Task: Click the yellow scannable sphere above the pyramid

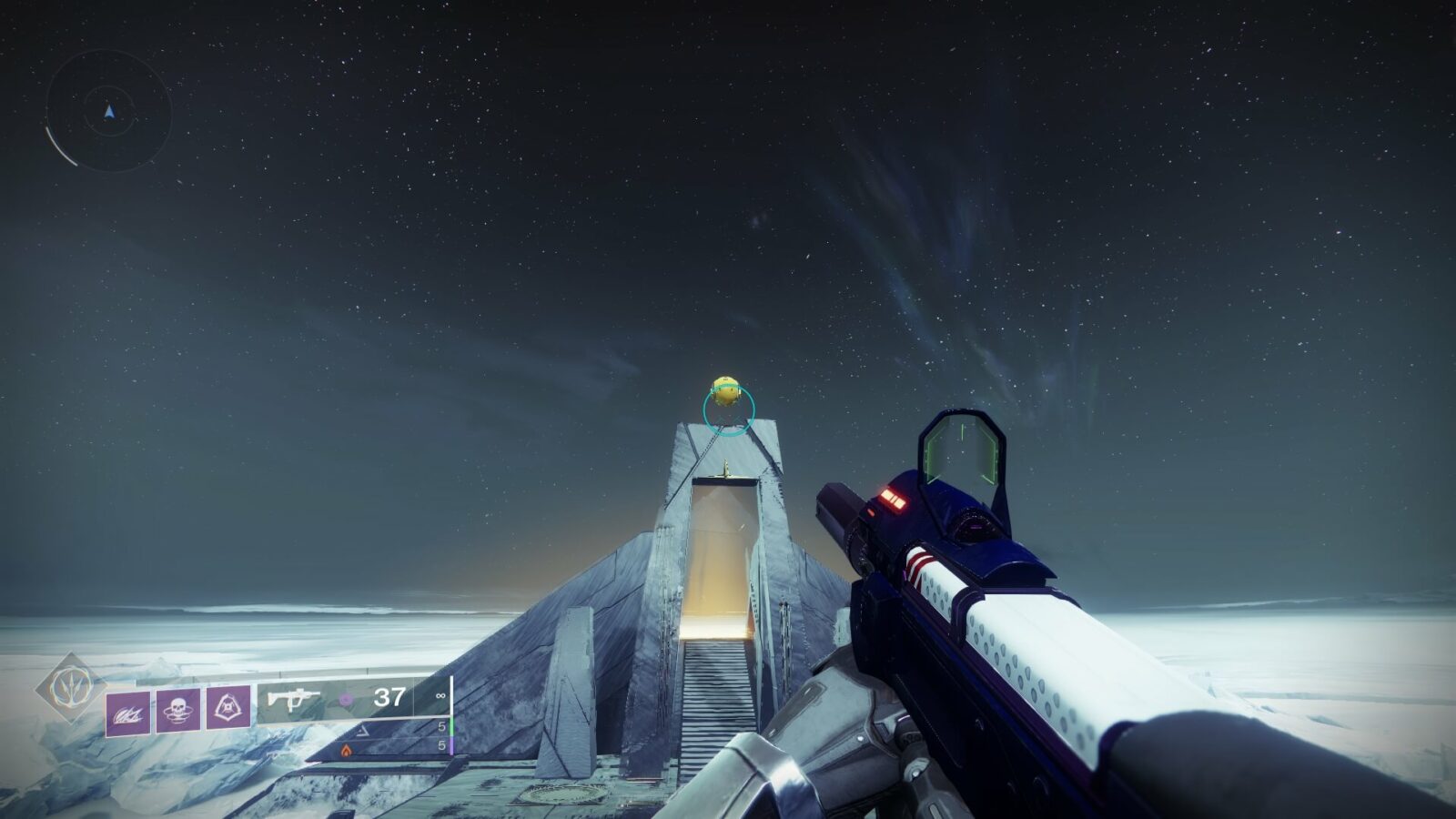Action: pyautogui.click(x=723, y=389)
